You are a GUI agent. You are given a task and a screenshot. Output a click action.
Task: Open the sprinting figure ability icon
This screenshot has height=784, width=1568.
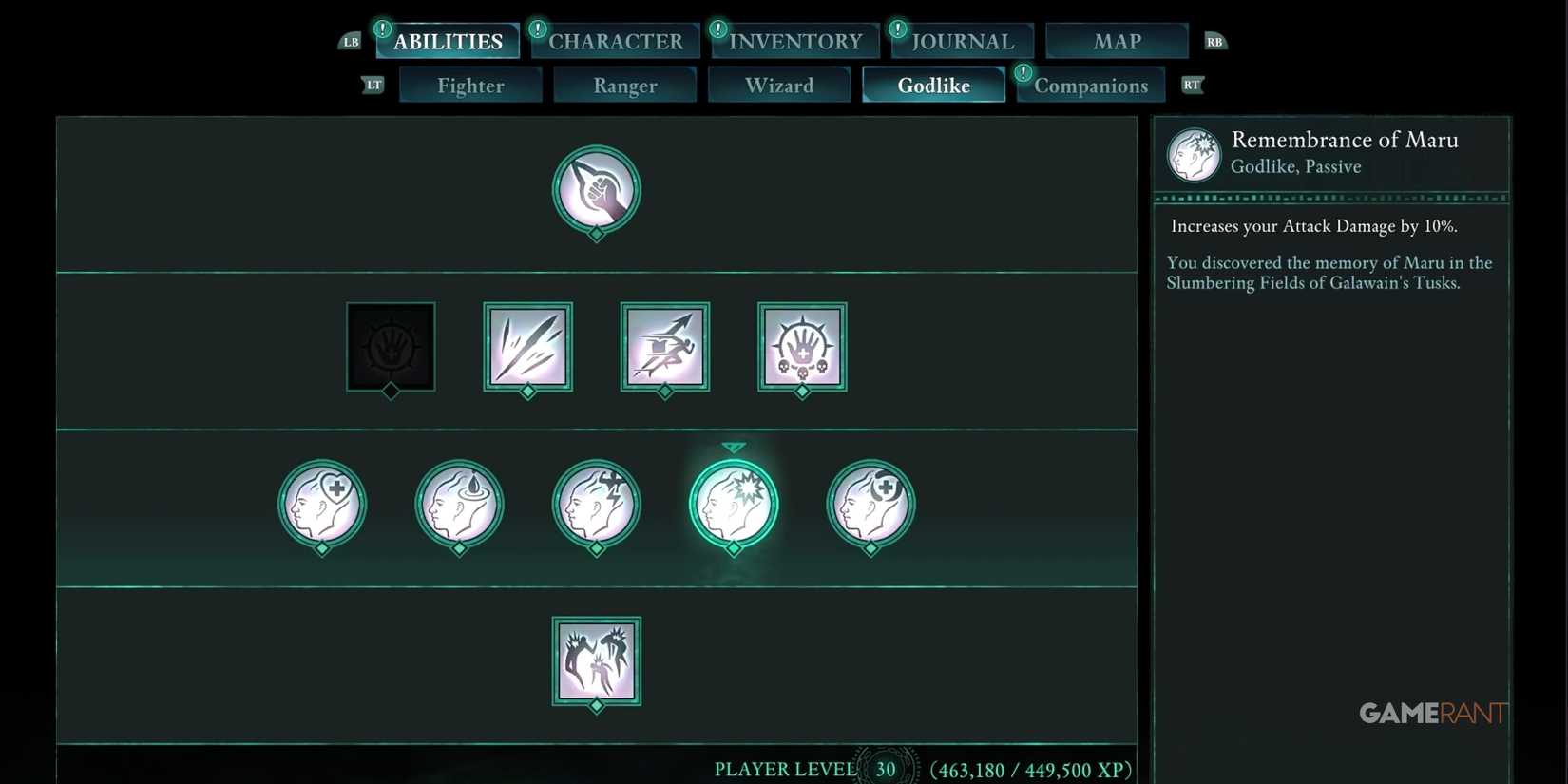664,347
